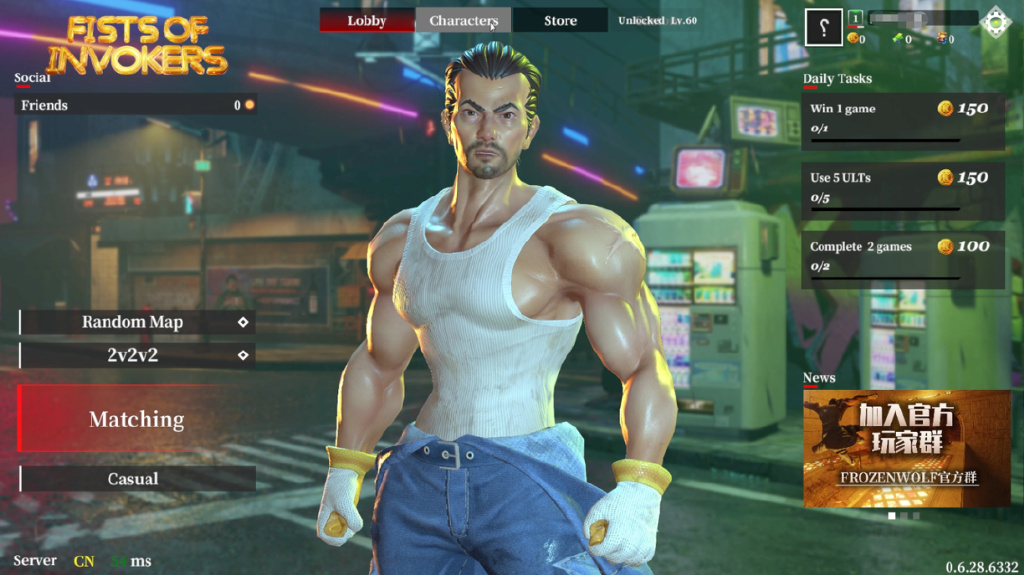This screenshot has height=575, width=1024.
Task: Open the Characters tab
Action: pyautogui.click(x=463, y=20)
